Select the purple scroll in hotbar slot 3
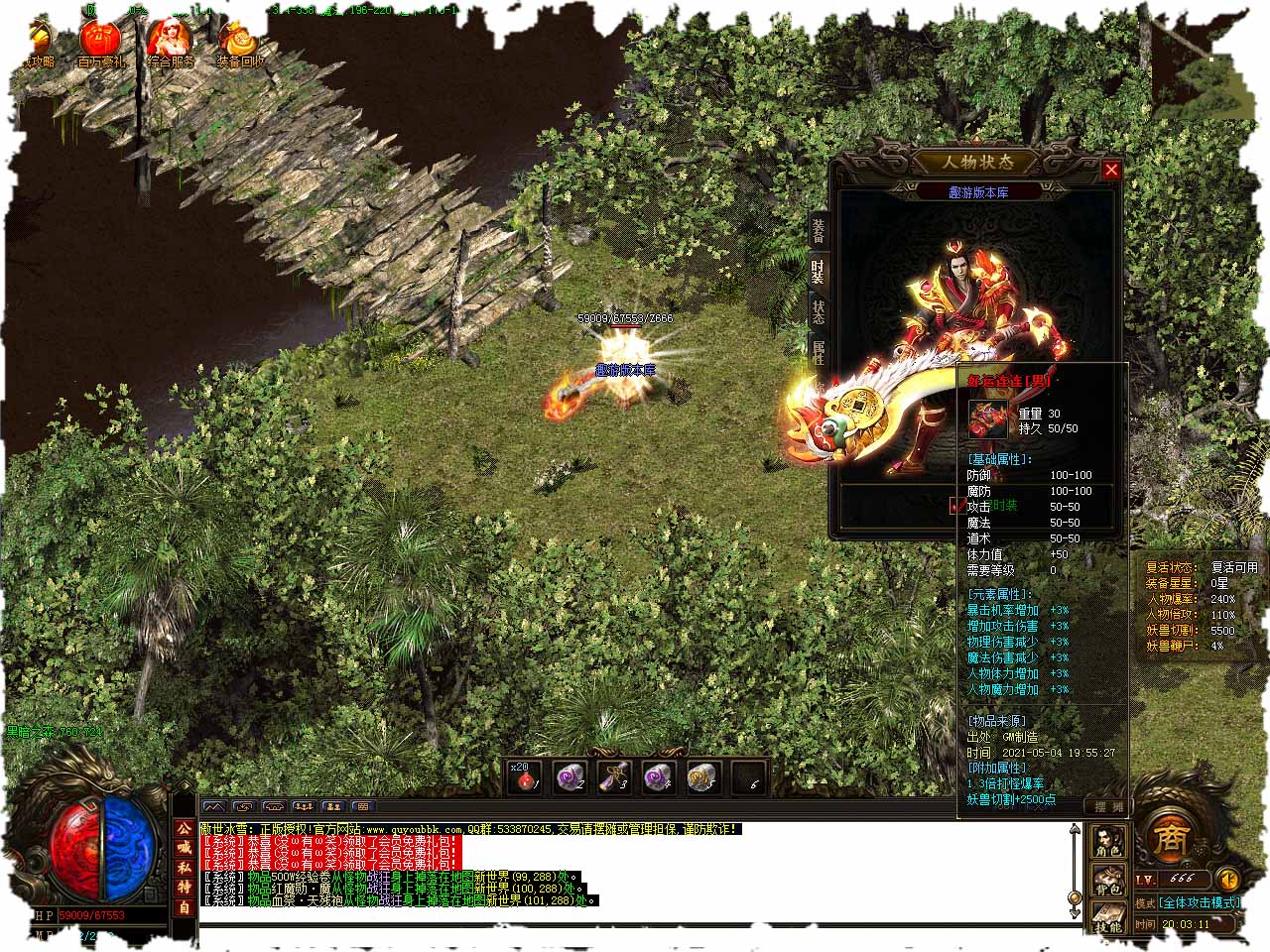Viewport: 1270px width, 952px height. point(614,778)
